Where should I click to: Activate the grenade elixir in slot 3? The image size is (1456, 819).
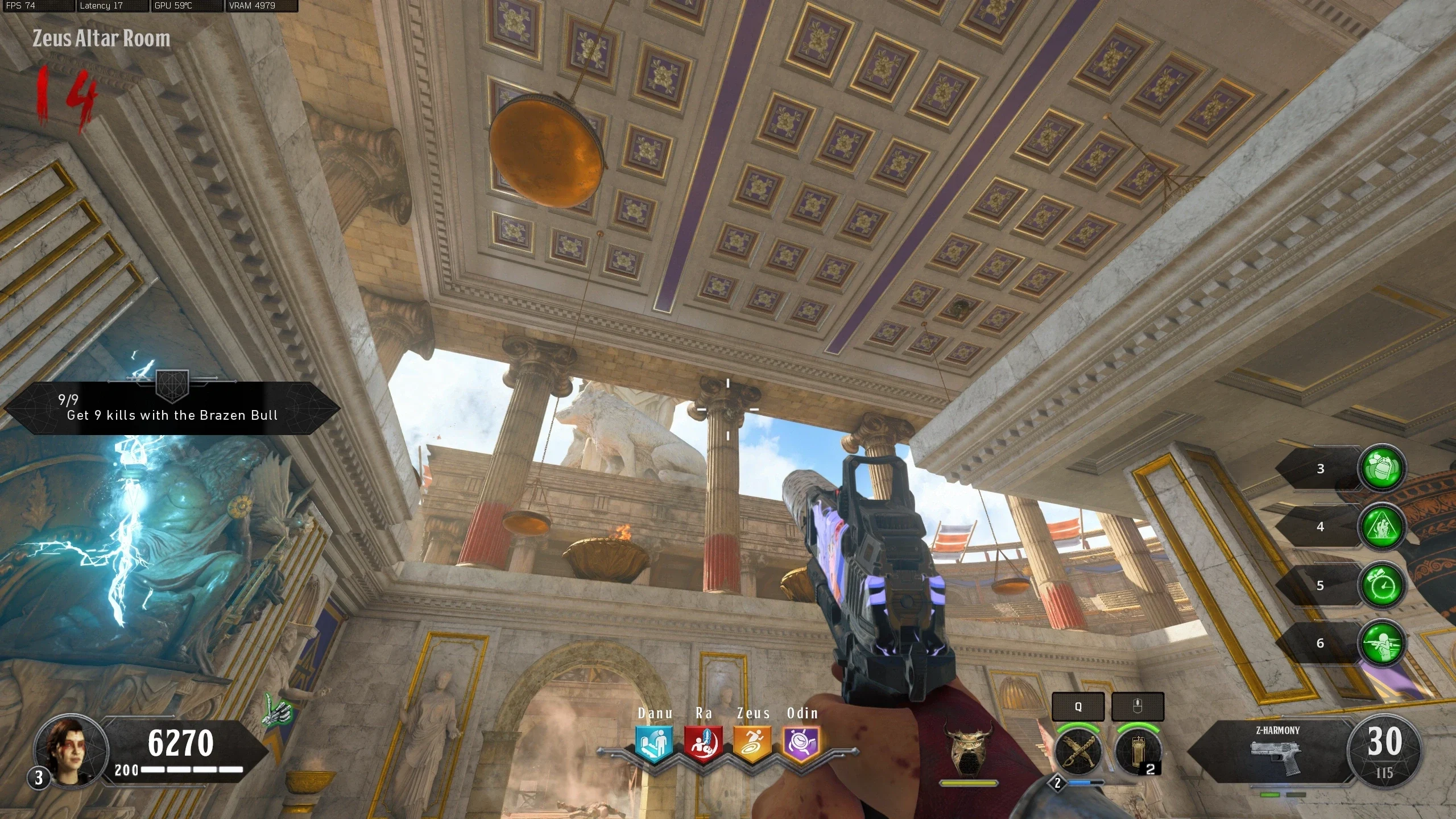1381,468
